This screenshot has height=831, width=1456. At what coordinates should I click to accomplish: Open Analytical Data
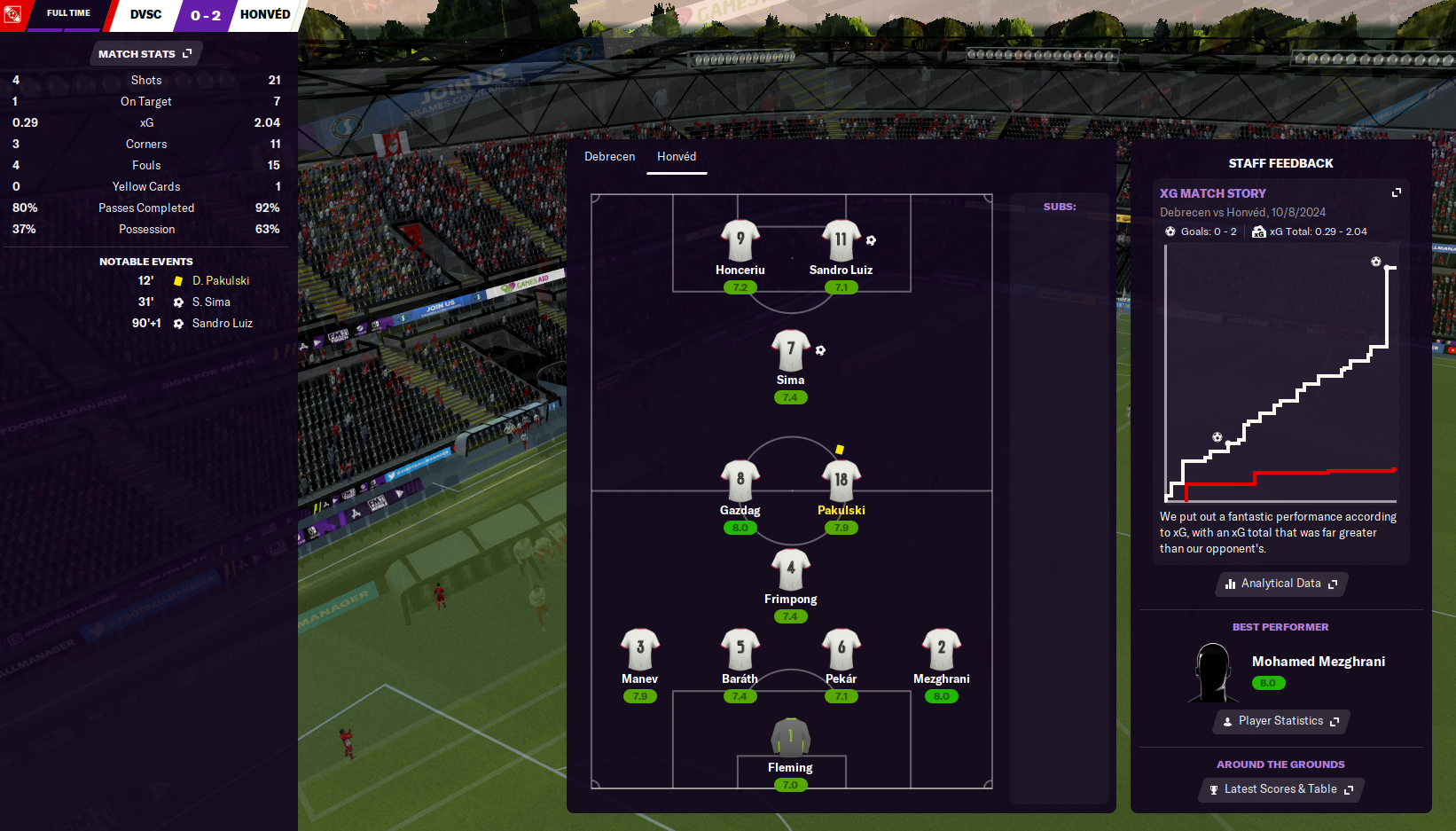coord(1281,584)
